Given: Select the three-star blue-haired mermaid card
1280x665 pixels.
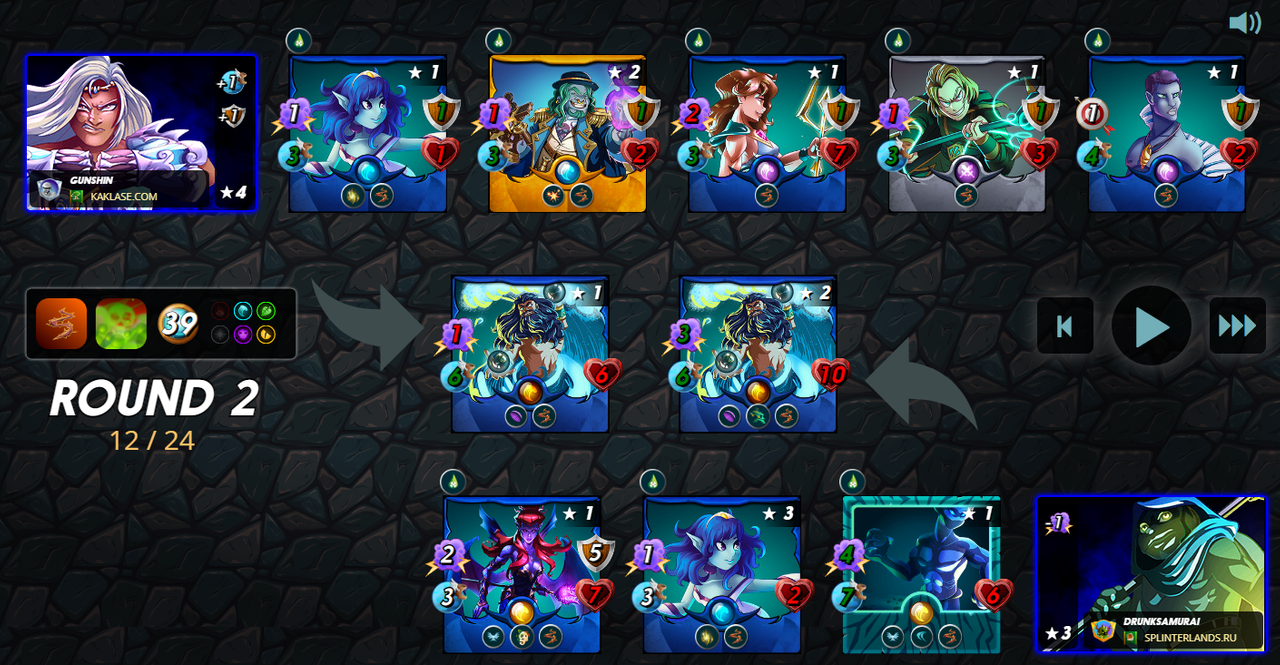Looking at the screenshot, I should pos(722,574).
